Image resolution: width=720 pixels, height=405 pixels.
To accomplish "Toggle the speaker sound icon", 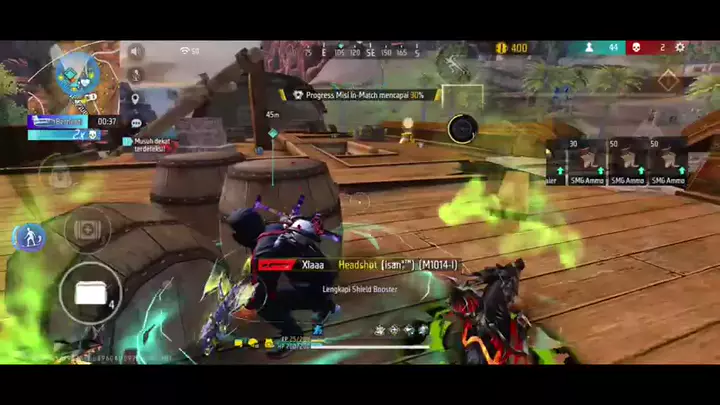I will 136,52.
